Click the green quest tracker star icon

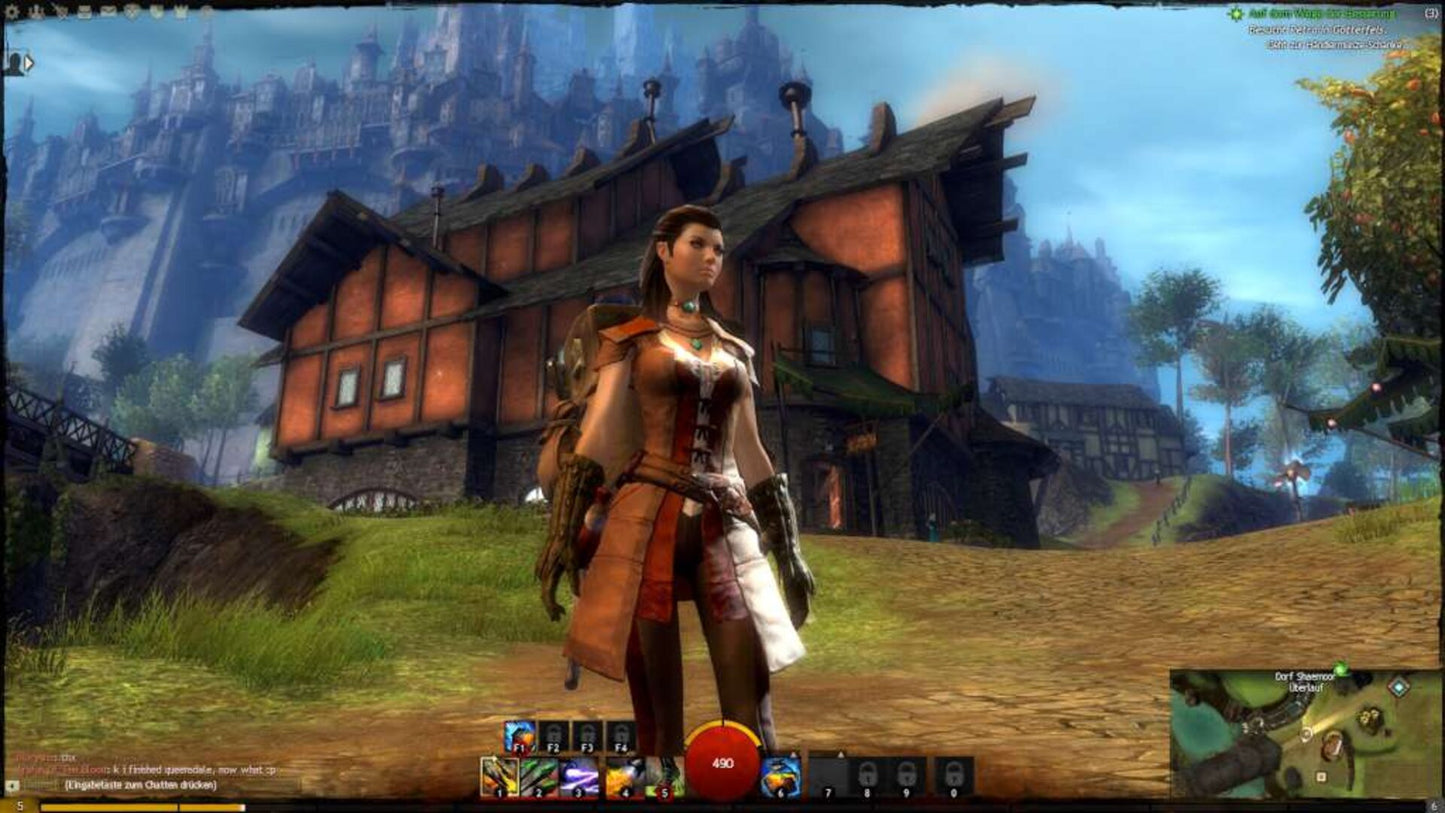[x=1236, y=14]
